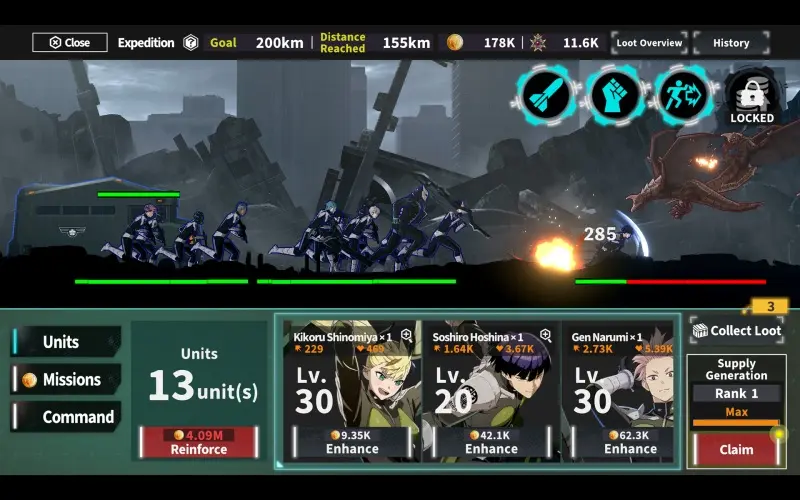The height and width of the screenshot is (500, 800).
Task: Select the Locked skill slot
Action: (751, 97)
